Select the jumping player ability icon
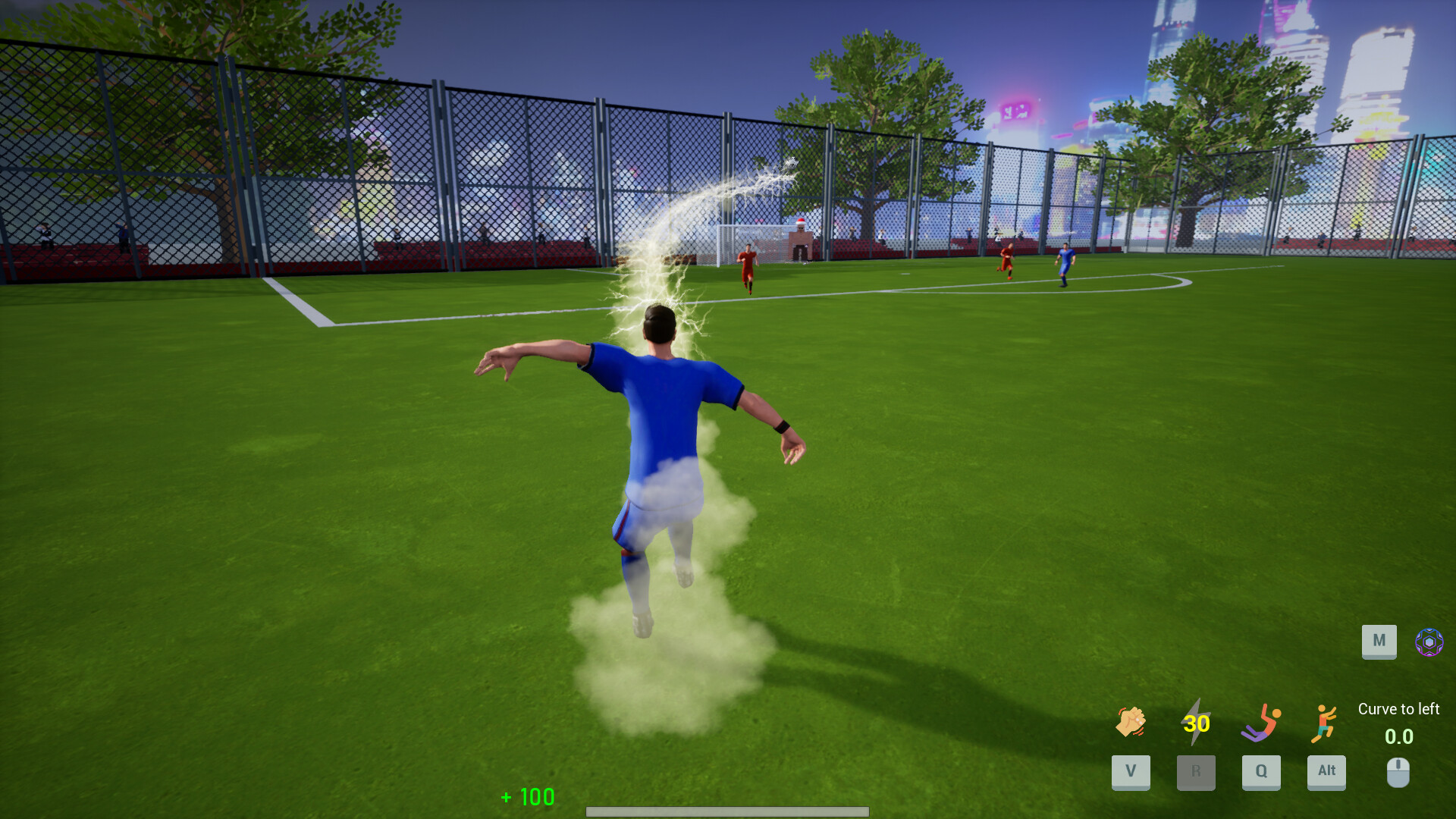Image resolution: width=1456 pixels, height=819 pixels. (1326, 723)
